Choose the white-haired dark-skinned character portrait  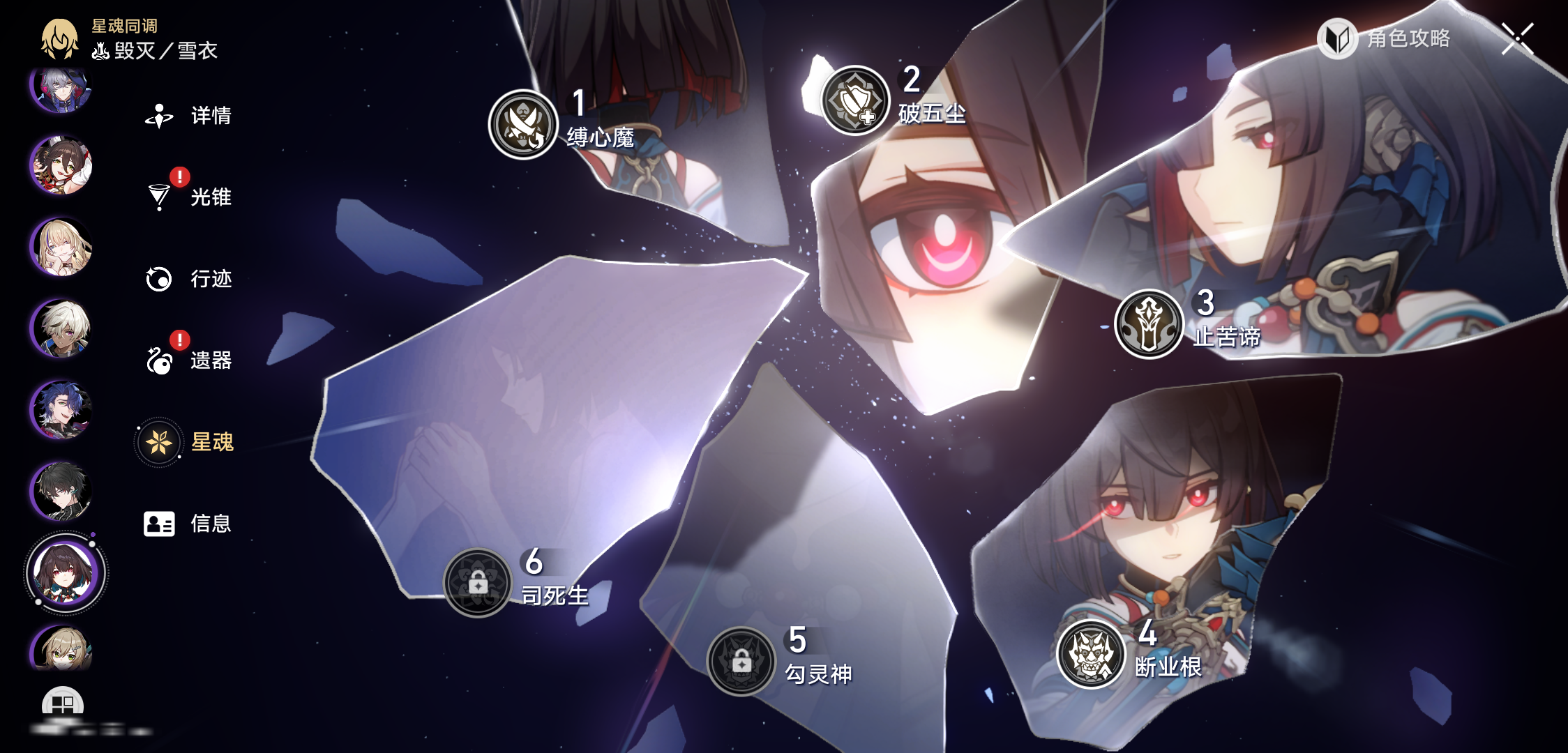(x=61, y=329)
